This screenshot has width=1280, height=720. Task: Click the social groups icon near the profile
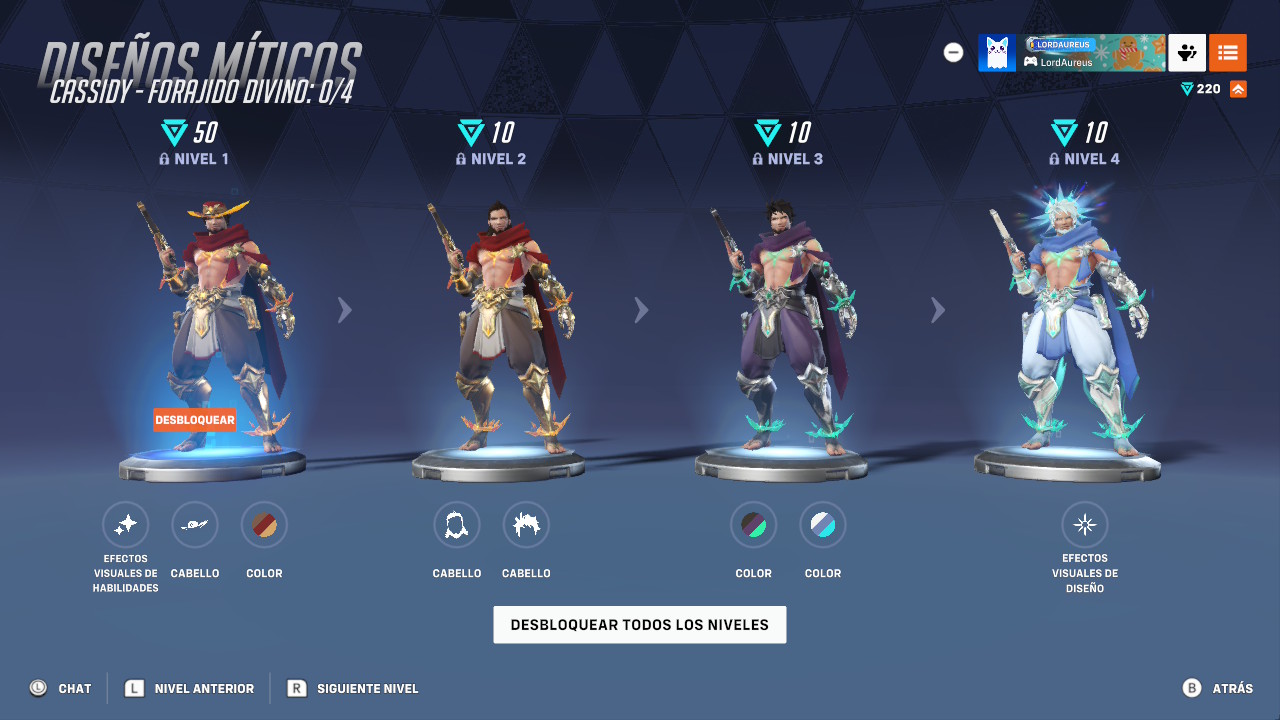[1186, 52]
